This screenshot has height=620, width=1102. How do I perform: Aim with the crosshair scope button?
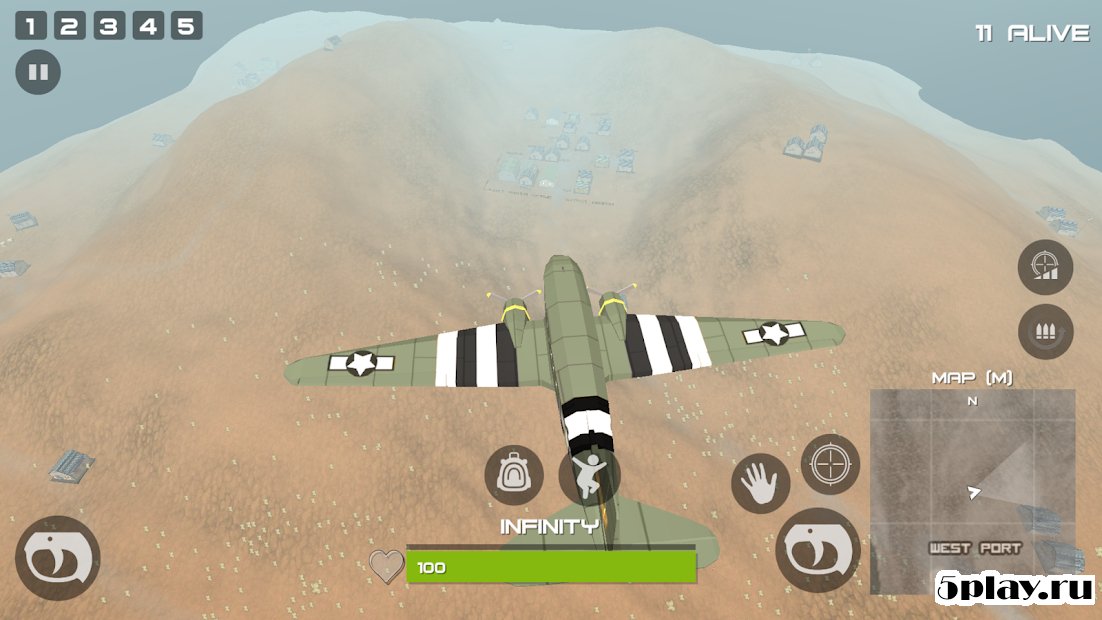(x=830, y=464)
